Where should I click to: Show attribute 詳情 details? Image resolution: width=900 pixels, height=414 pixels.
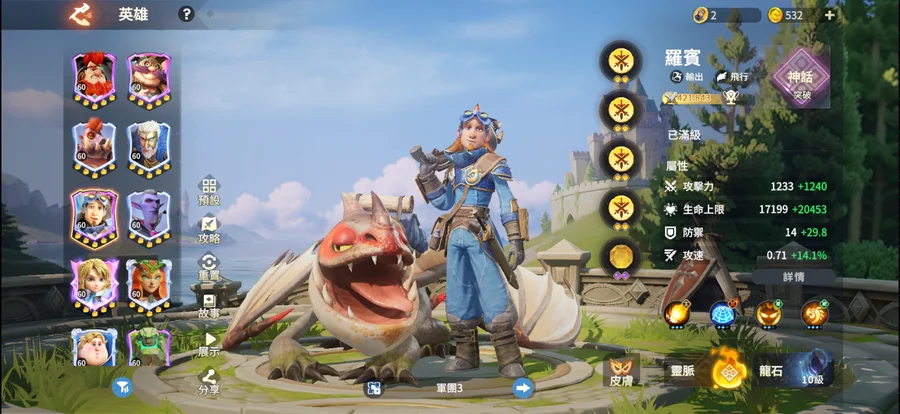point(794,276)
